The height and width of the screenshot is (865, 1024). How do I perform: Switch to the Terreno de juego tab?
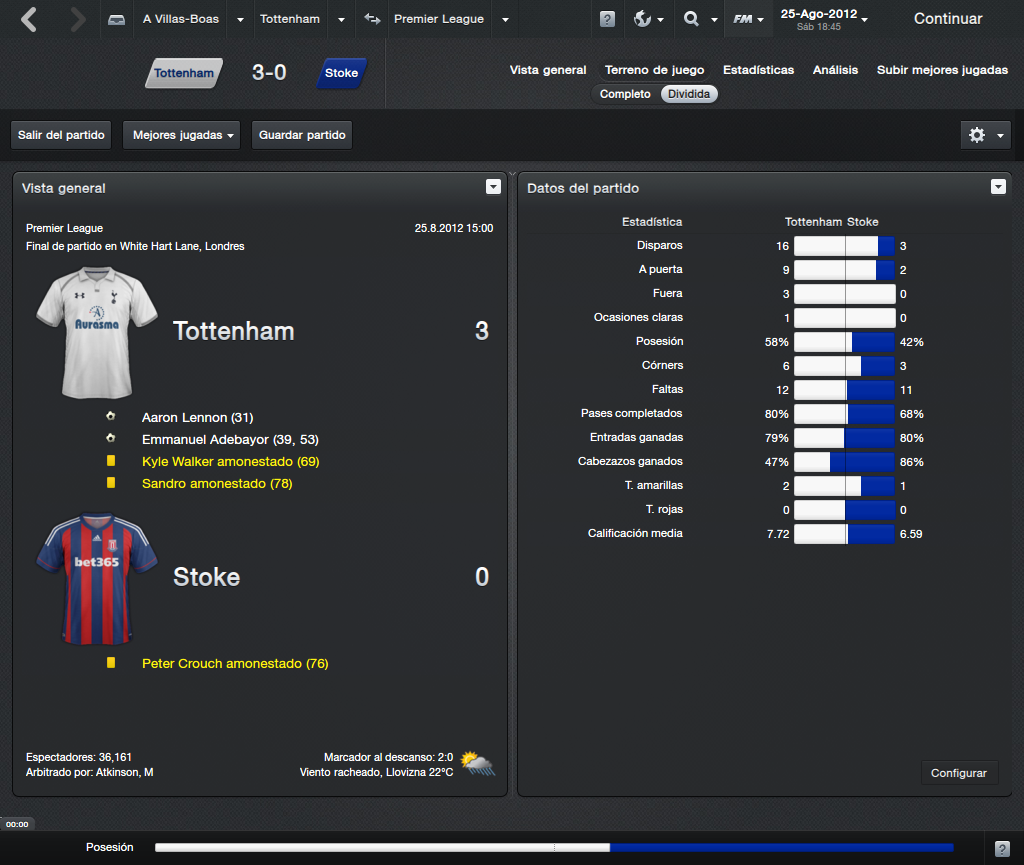pos(654,70)
